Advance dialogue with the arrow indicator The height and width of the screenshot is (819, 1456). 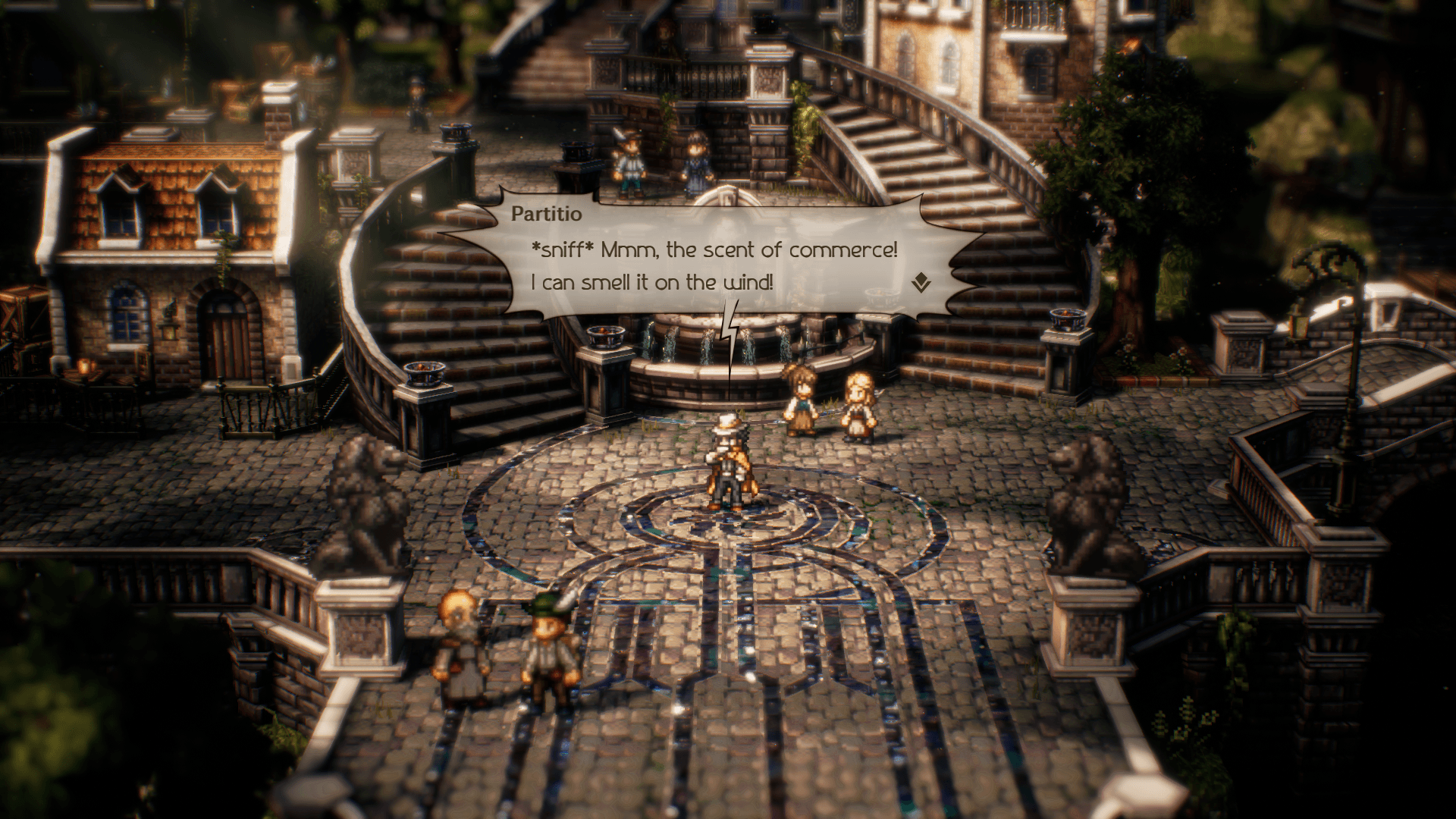click(921, 284)
